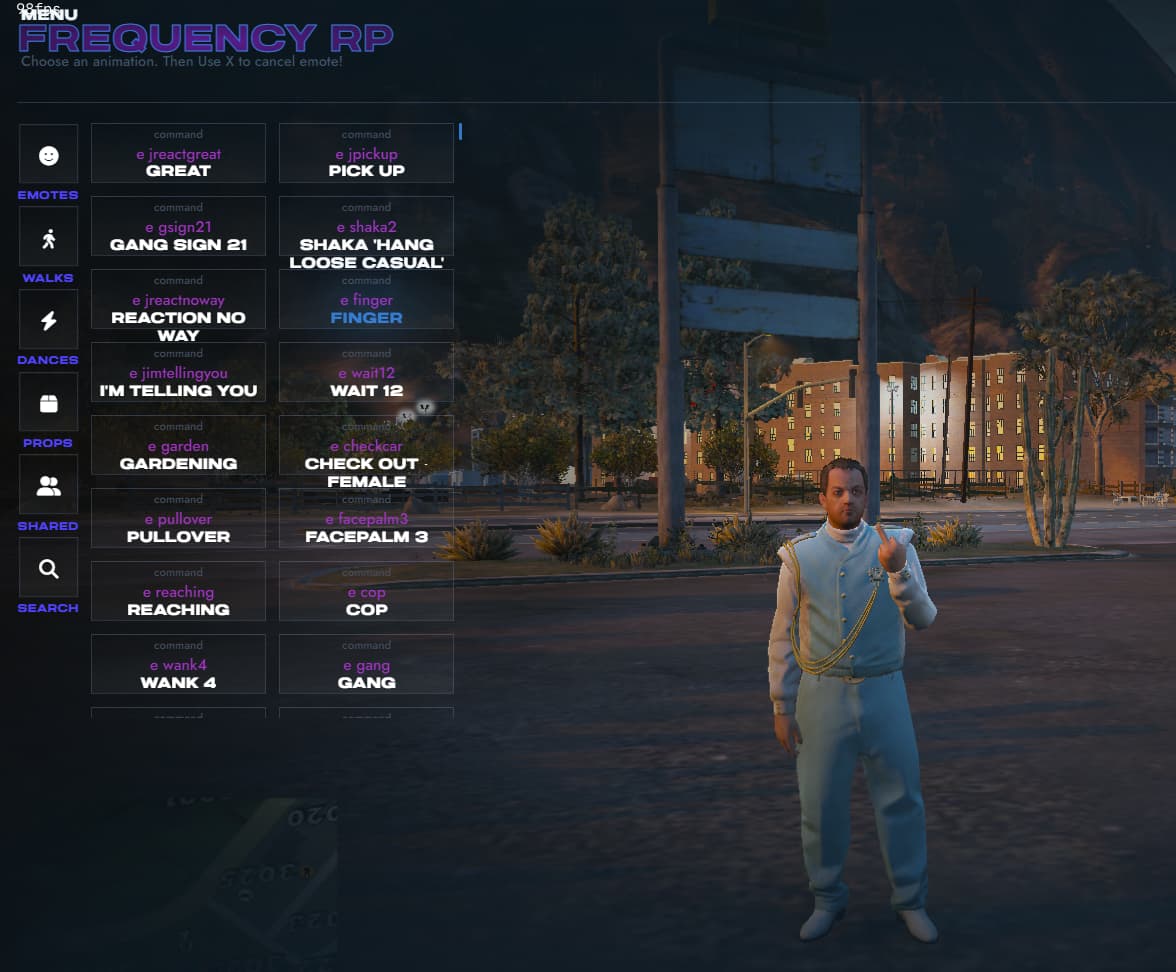Viewport: 1176px width, 972px height.
Task: Open the emote Search
Action: pyautogui.click(x=48, y=568)
